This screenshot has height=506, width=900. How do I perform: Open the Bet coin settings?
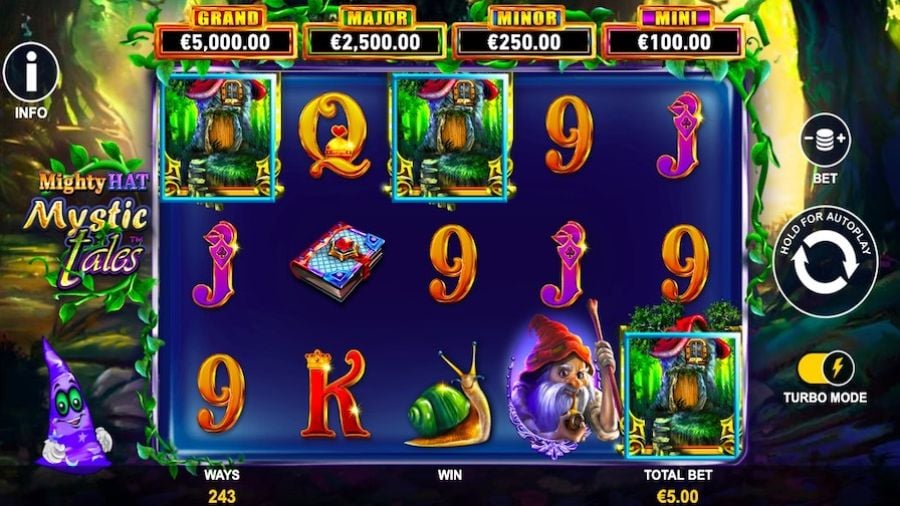pyautogui.click(x=825, y=141)
